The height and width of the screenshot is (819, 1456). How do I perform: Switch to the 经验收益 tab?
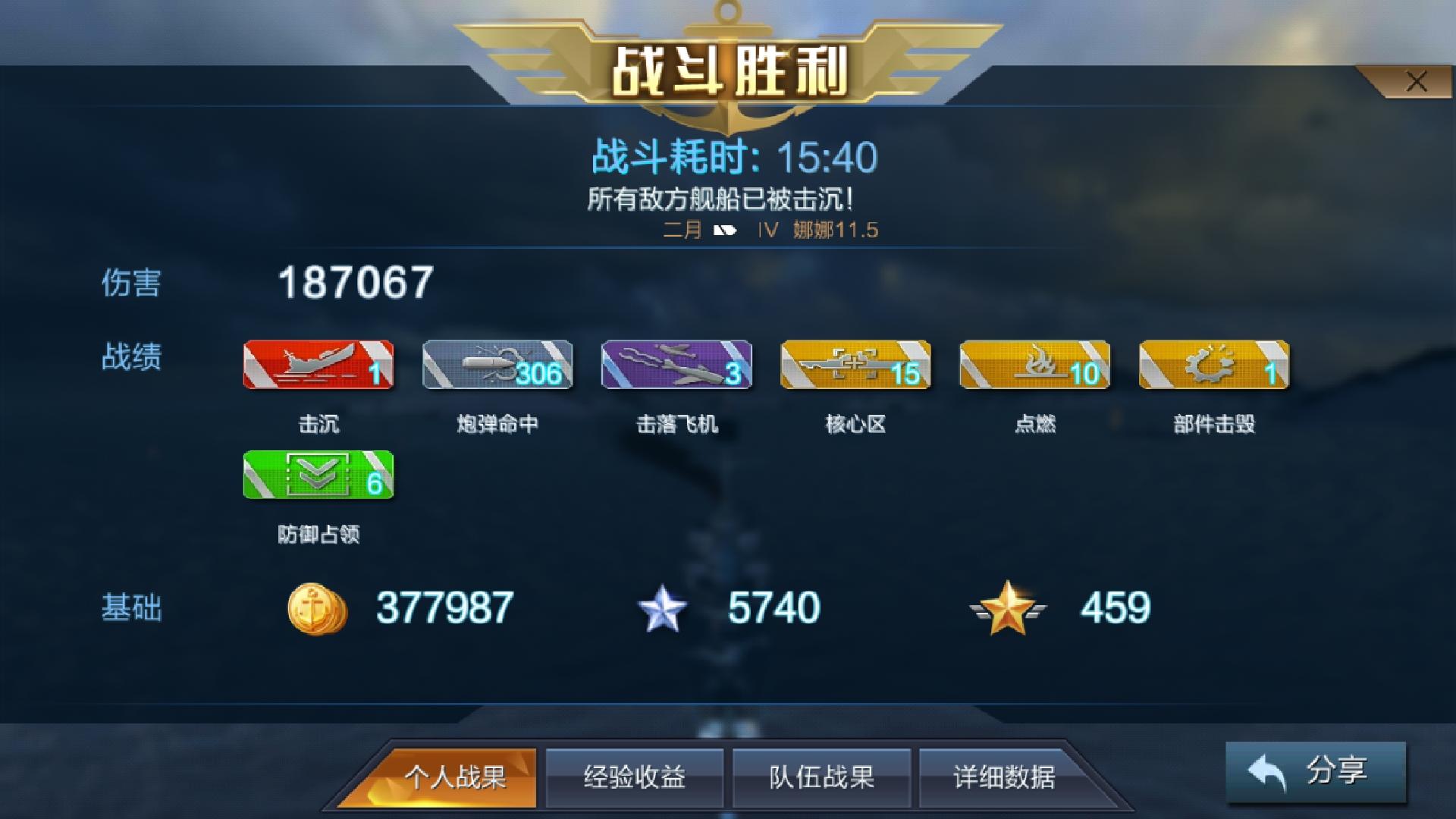click(x=635, y=777)
